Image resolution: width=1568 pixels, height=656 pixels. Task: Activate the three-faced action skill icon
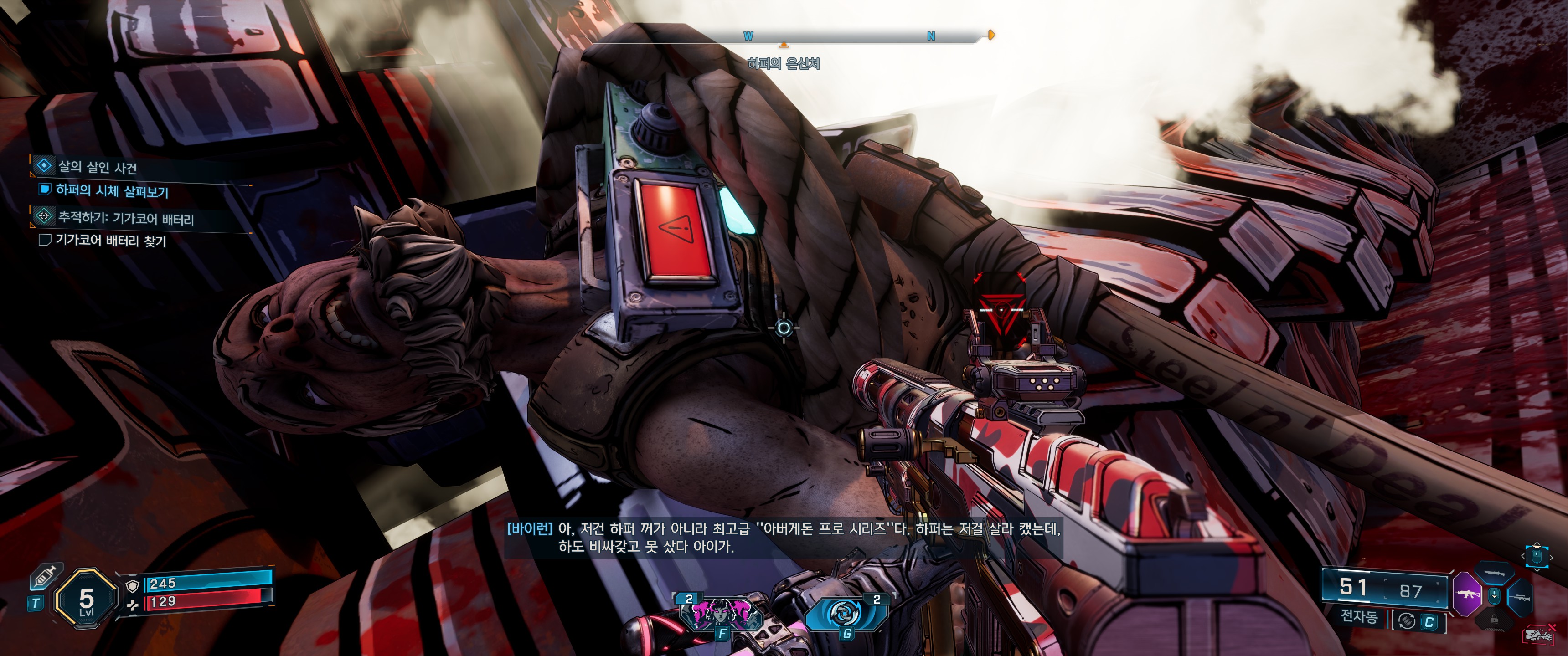[x=722, y=613]
